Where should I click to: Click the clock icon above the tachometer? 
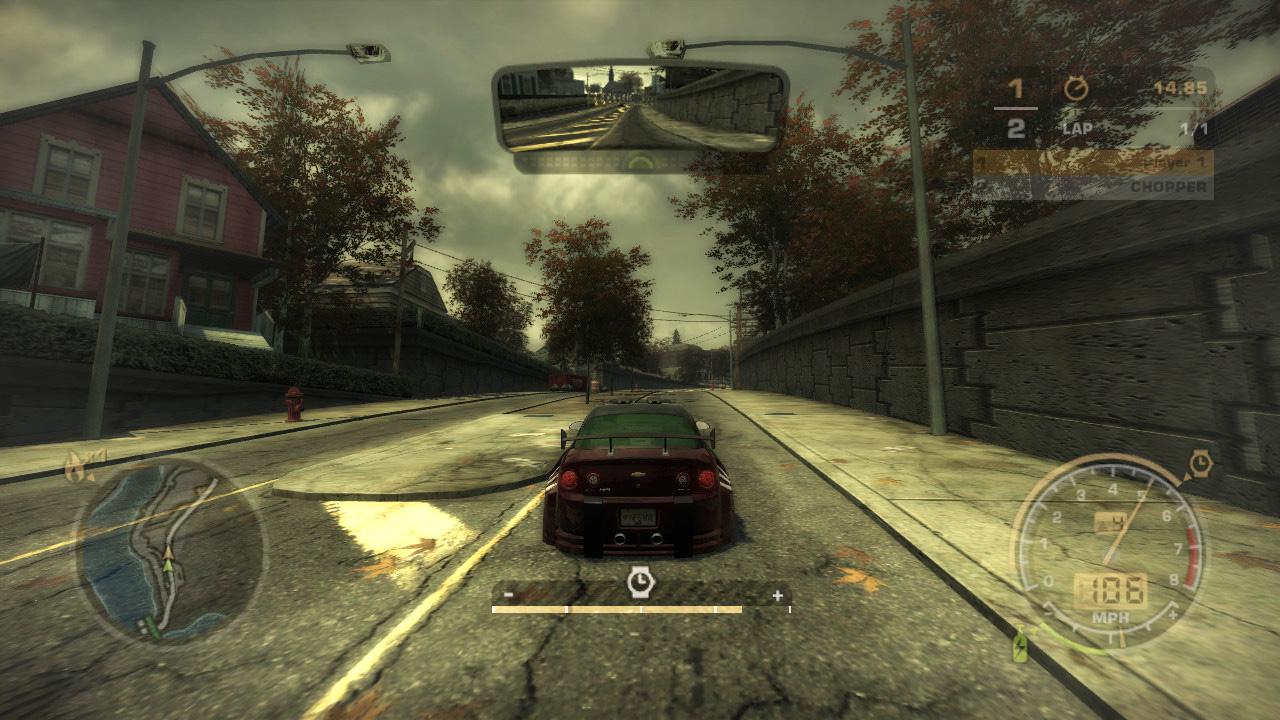coord(1199,462)
